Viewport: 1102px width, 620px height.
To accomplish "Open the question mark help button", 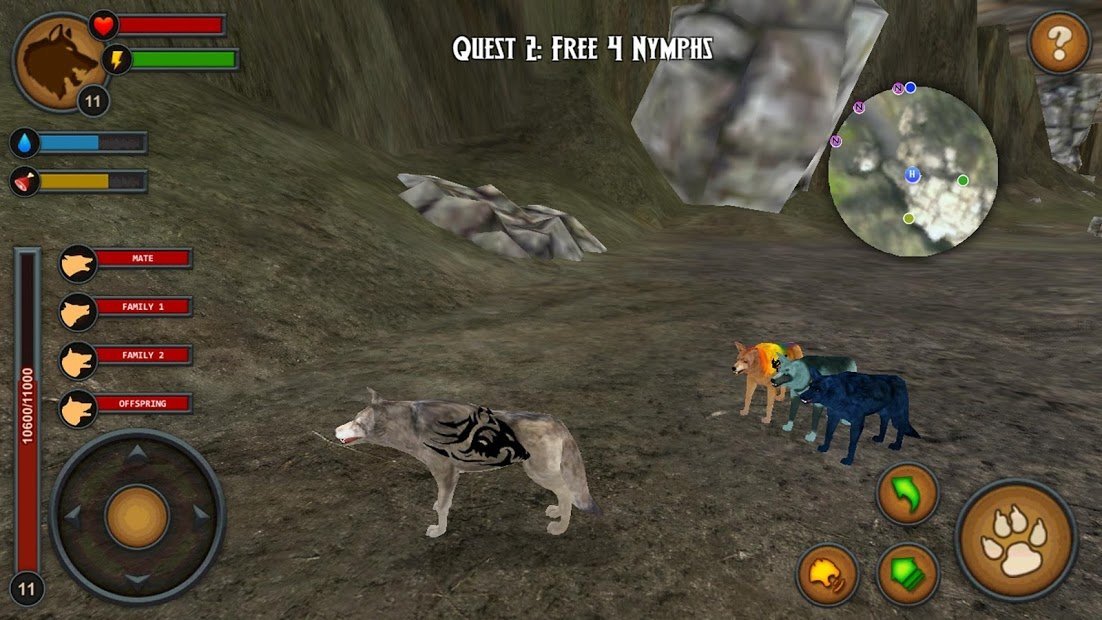I will click(x=1059, y=43).
